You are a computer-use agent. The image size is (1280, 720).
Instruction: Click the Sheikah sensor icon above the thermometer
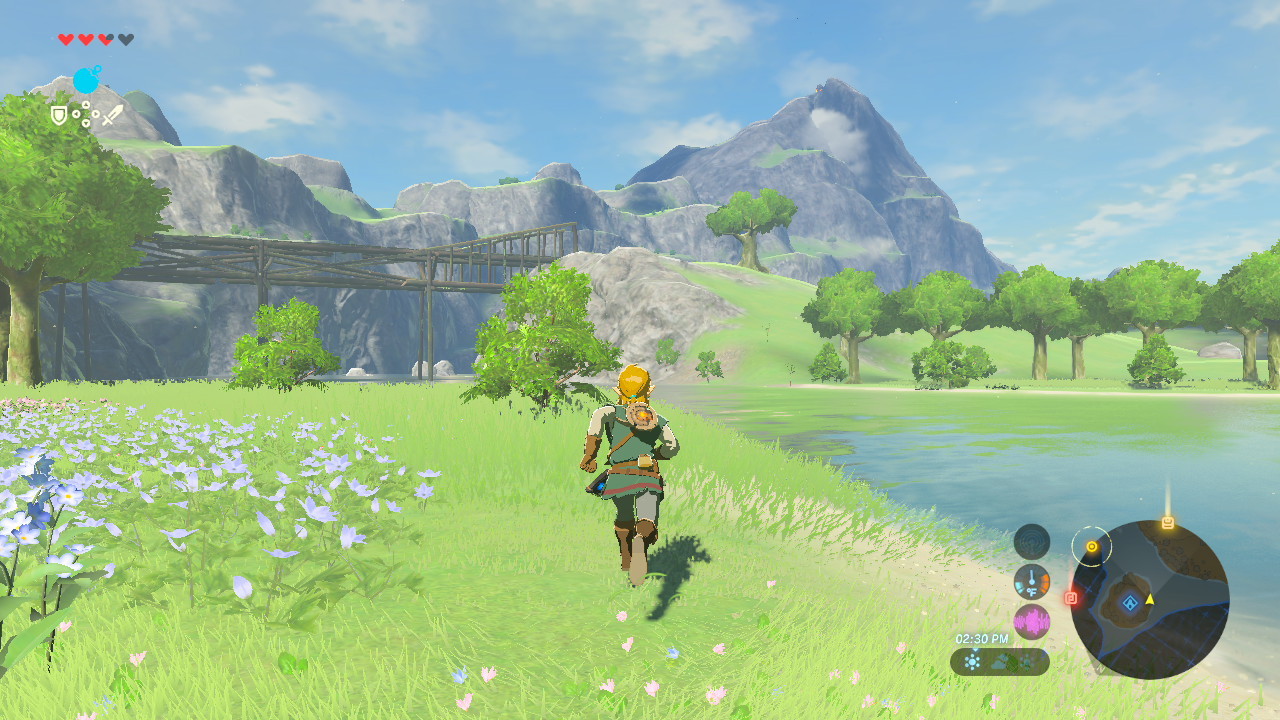[x=1032, y=540]
